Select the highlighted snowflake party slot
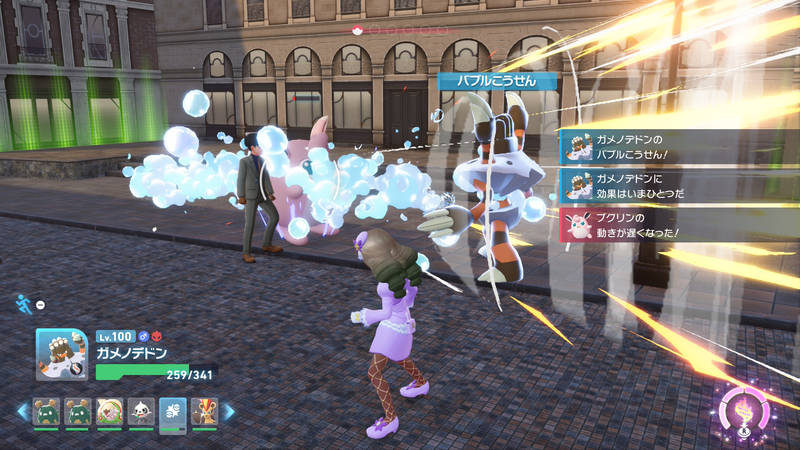800x450 pixels. click(x=172, y=411)
